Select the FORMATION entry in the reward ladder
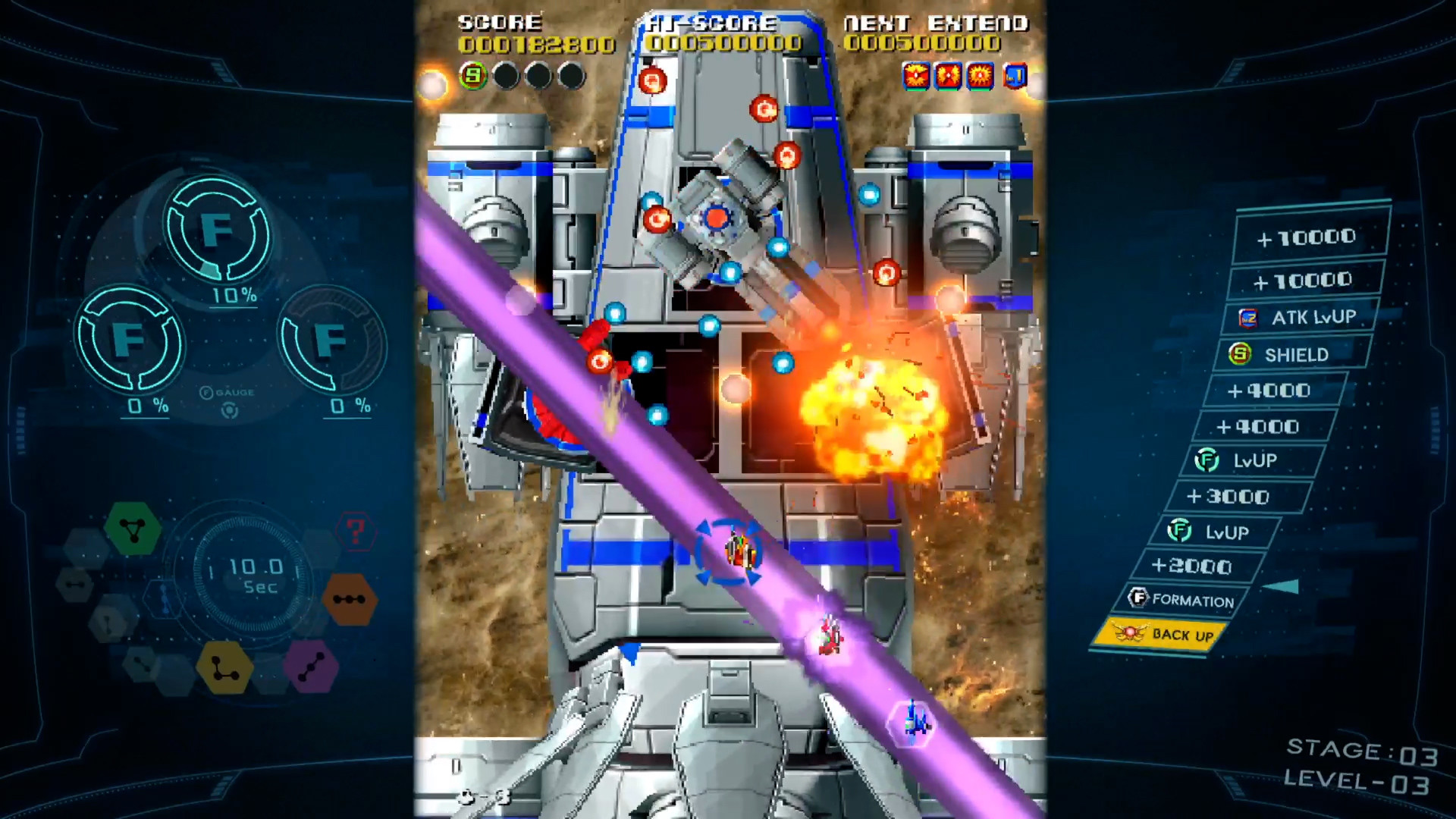Viewport: 1456px width, 819px height. [x=1194, y=601]
